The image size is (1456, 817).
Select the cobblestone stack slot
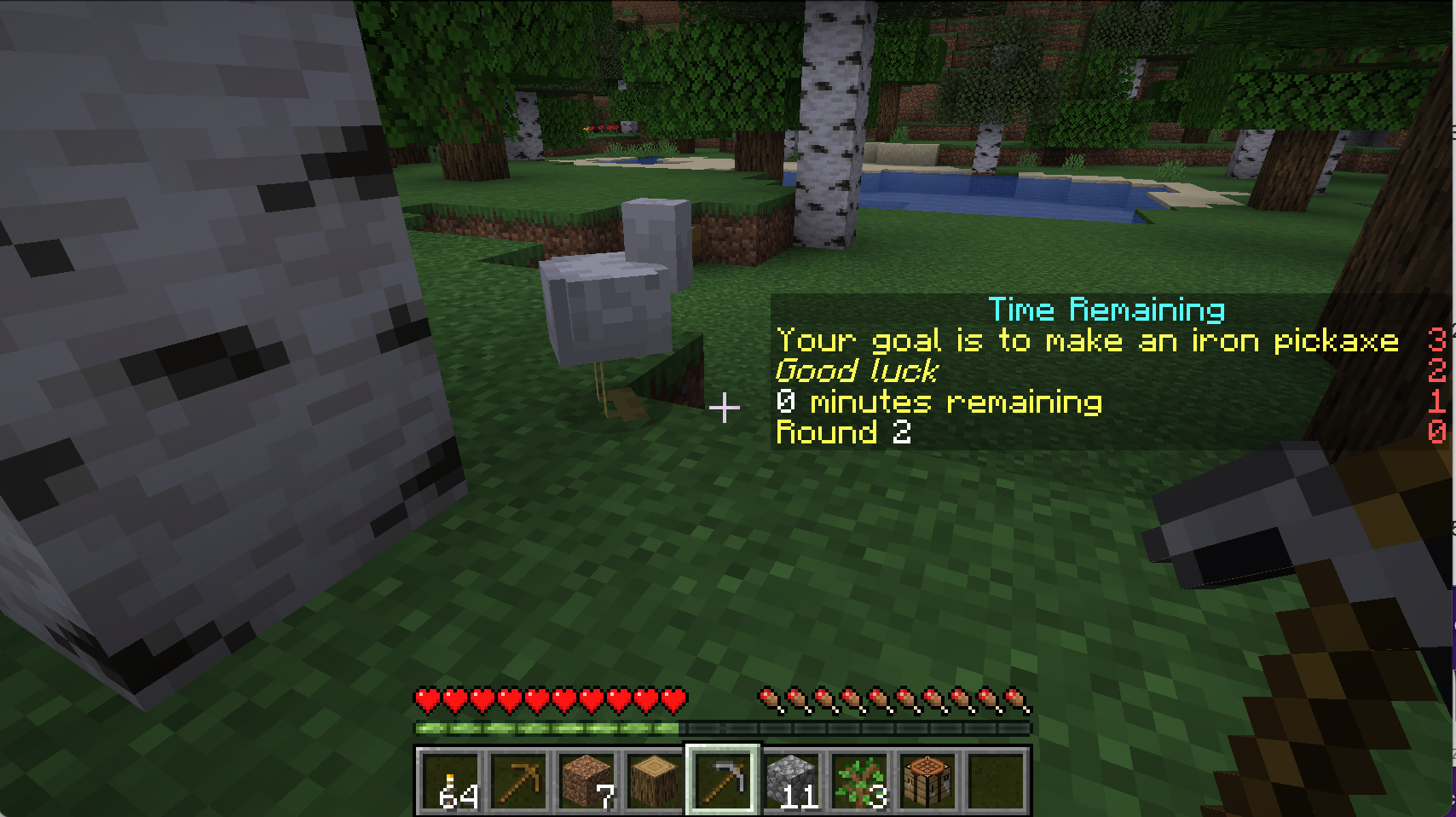(791, 780)
